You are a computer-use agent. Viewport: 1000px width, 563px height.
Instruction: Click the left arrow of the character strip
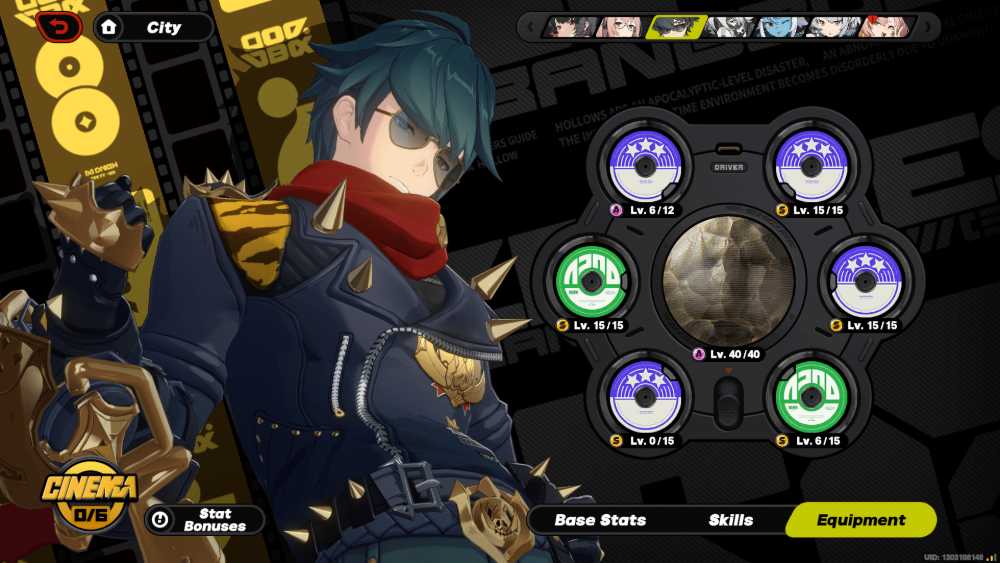coord(530,27)
